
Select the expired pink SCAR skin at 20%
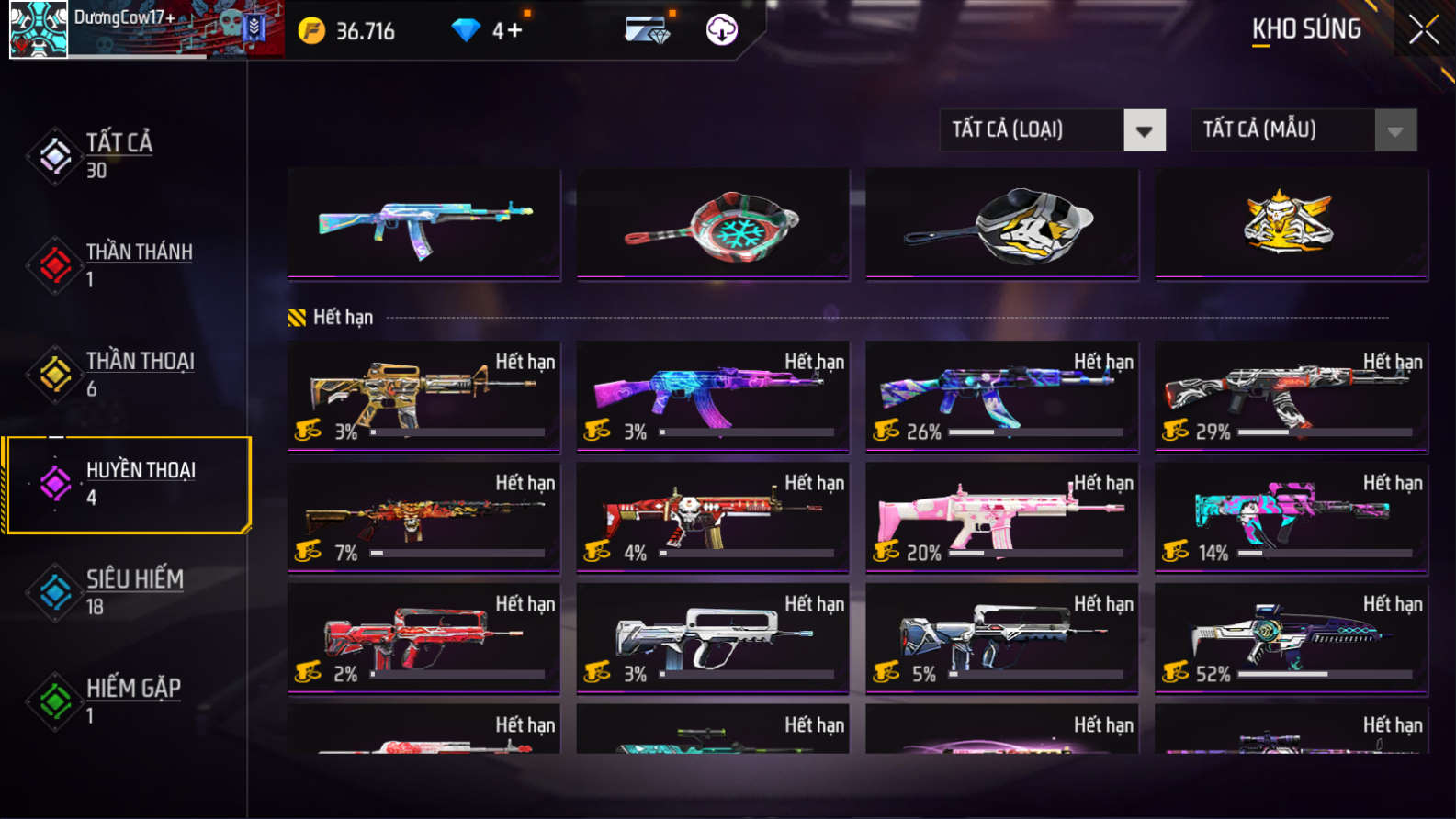pos(1002,517)
